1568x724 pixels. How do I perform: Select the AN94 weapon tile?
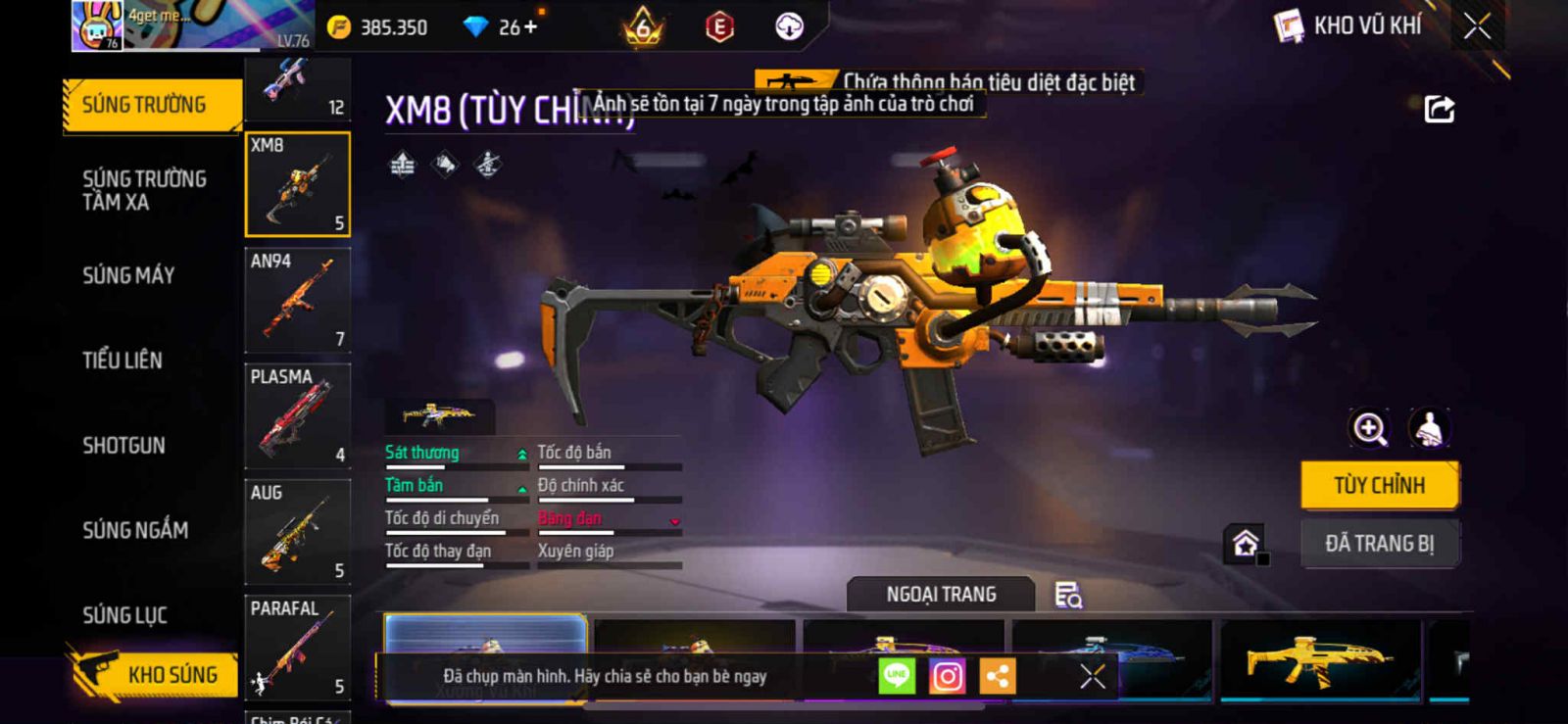coord(297,300)
